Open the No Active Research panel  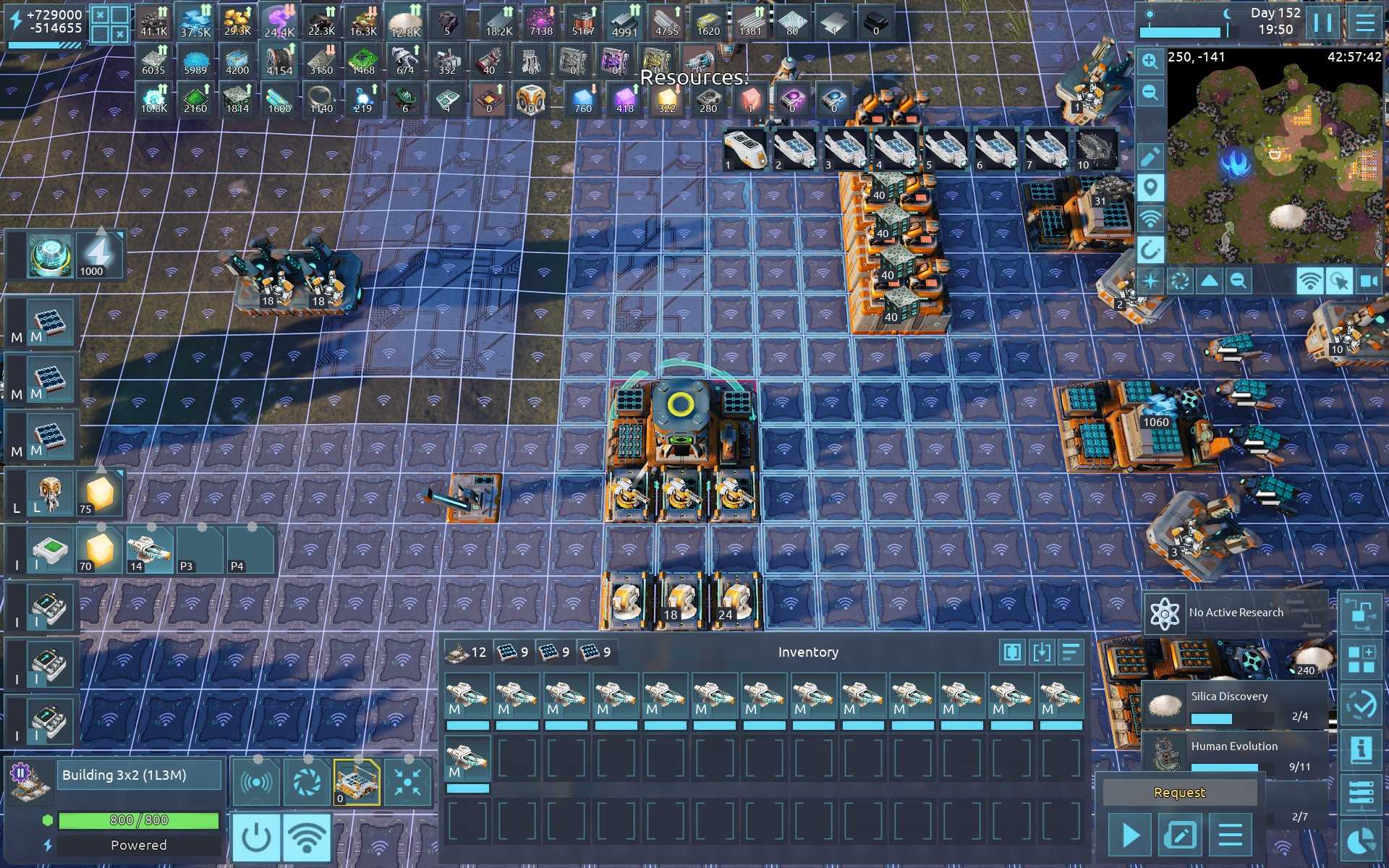(1234, 613)
